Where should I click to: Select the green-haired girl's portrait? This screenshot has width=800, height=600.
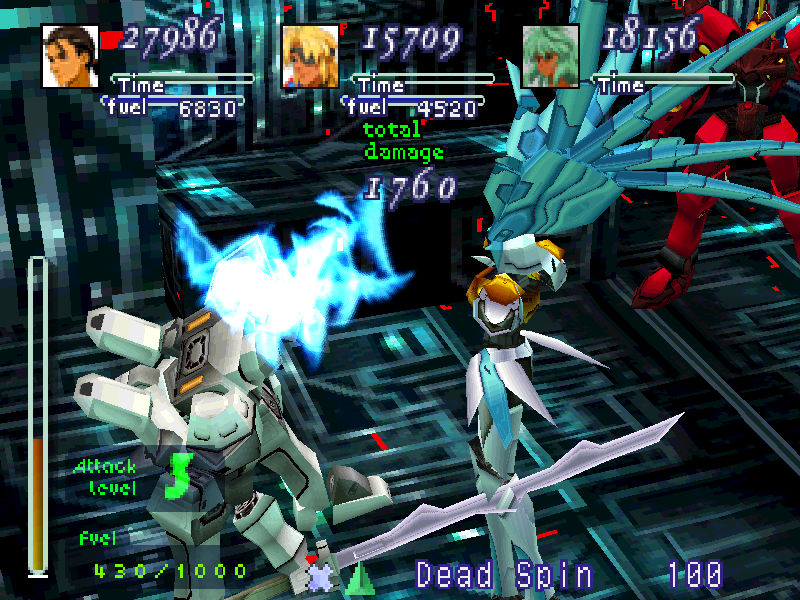[551, 56]
